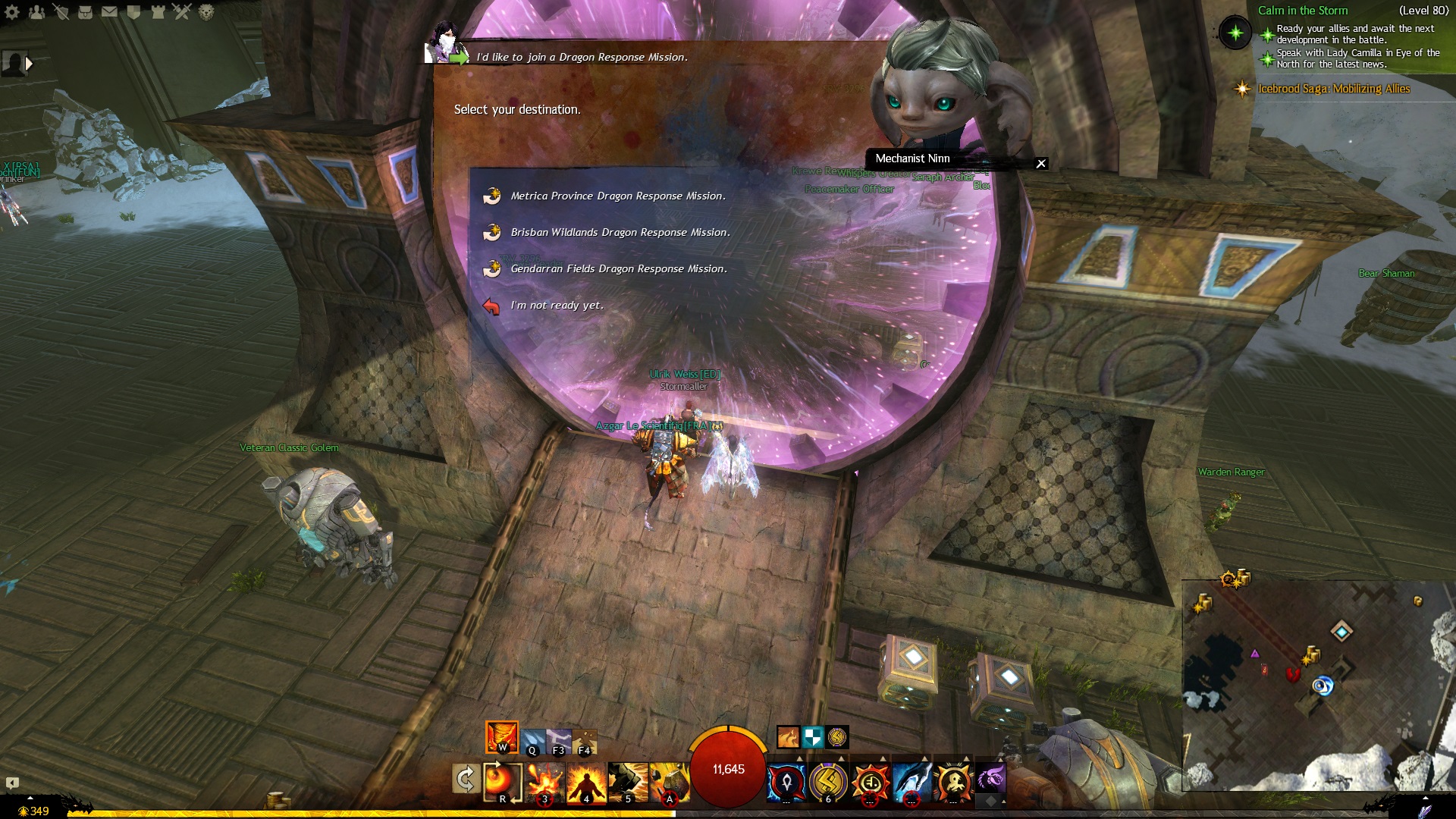Open the inventory bag icon
Viewport: 1456px width, 819px height.
coord(85,12)
